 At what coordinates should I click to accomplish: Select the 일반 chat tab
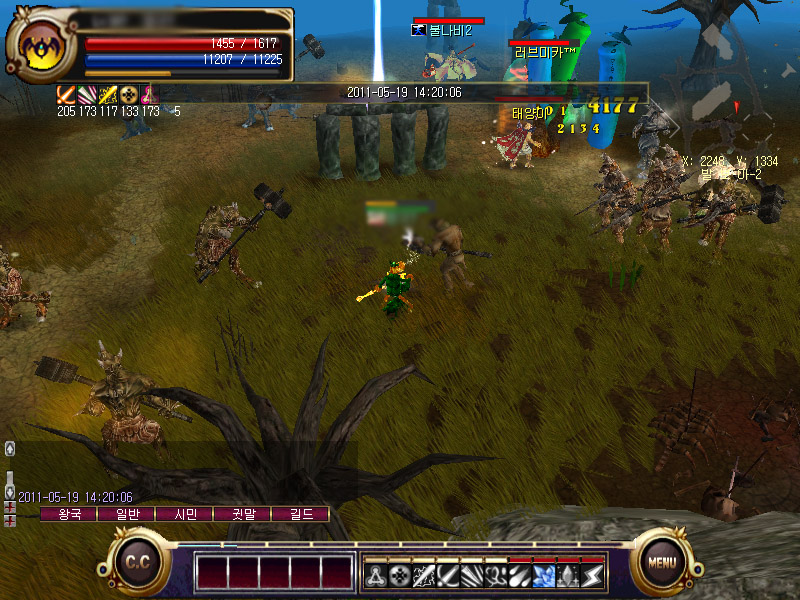127,514
